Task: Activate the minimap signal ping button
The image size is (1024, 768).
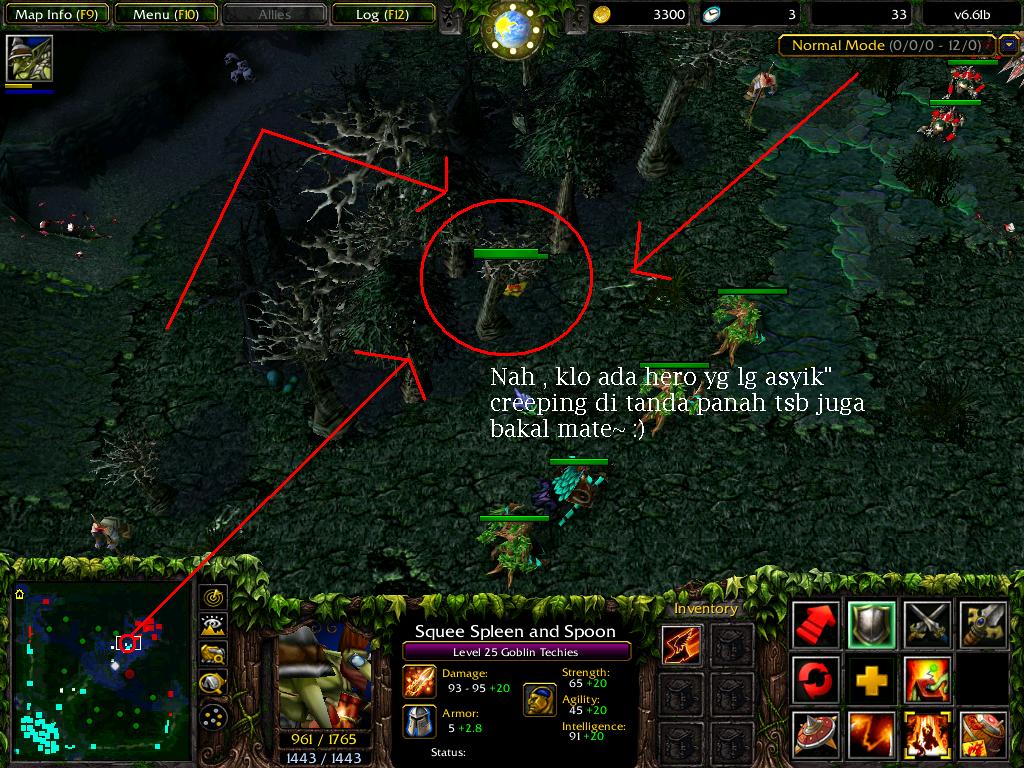Action: tap(214, 598)
